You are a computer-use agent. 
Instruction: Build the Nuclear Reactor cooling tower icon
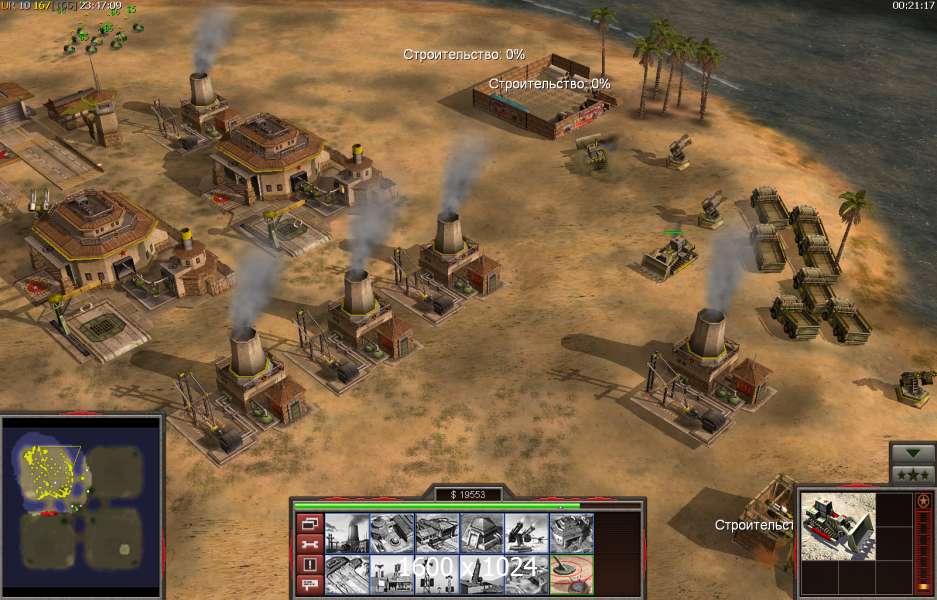pos(347,532)
